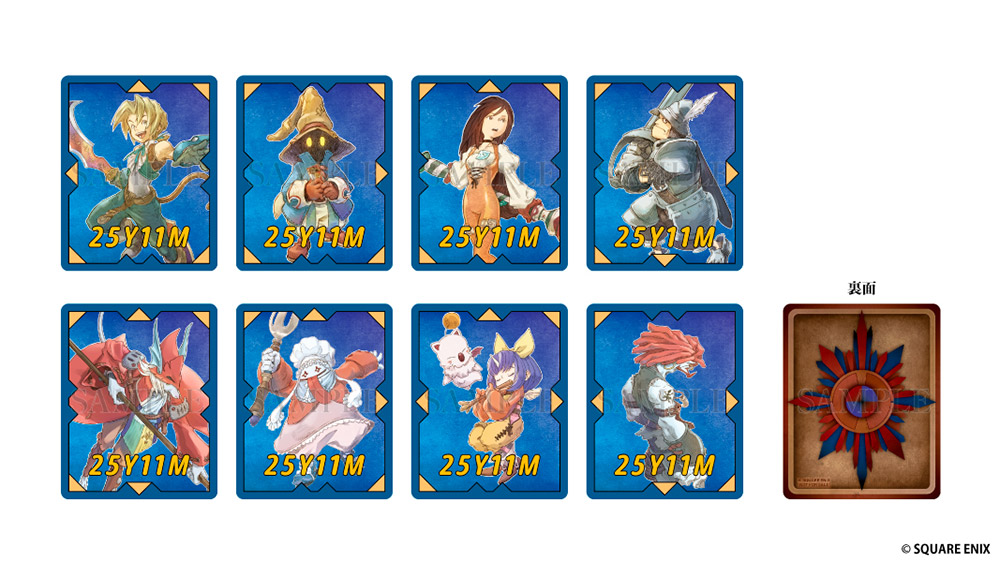Viewport: 1000px width, 562px height.
Task: Select the Quina chef card
Action: point(314,401)
